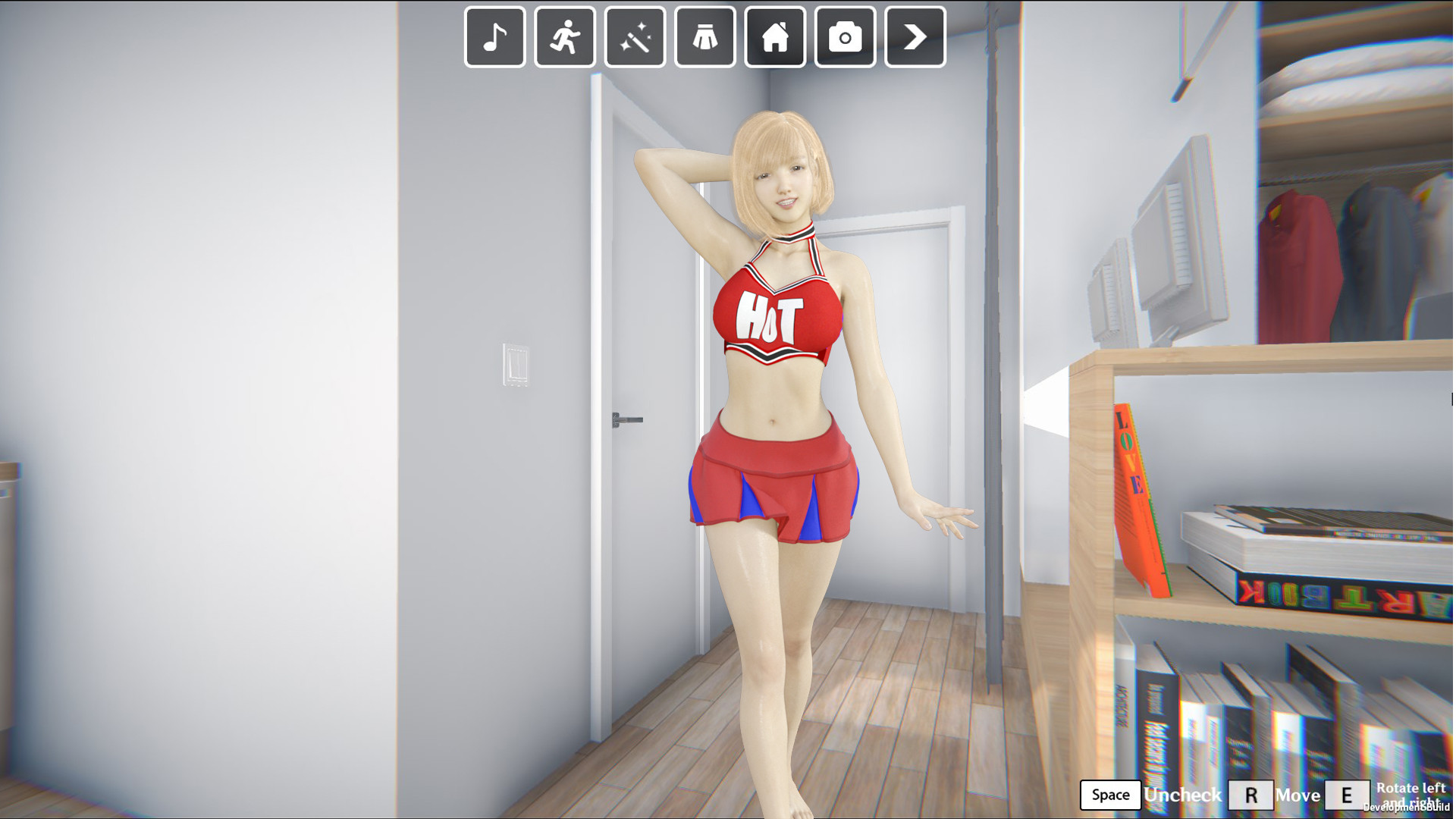The width and height of the screenshot is (1456, 819).
Task: Open the pose menu via running figure icon
Action: [x=564, y=36]
